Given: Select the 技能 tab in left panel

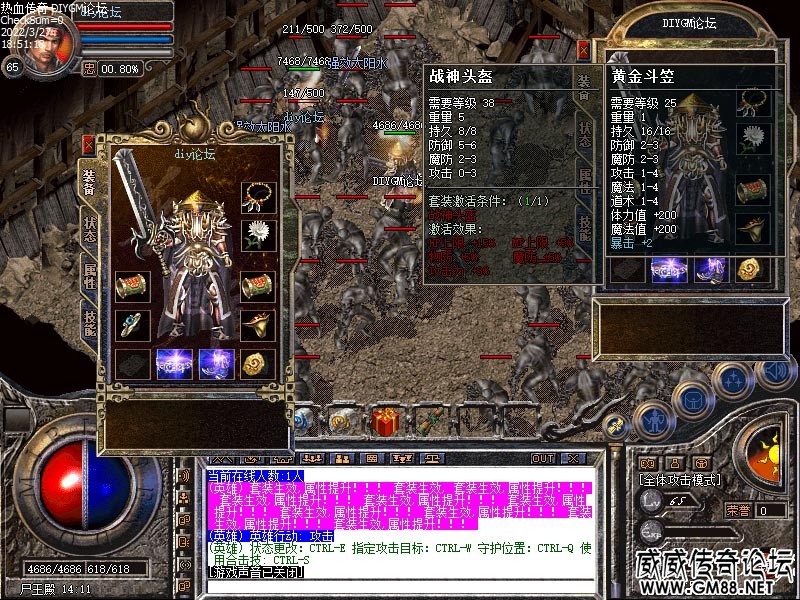Looking at the screenshot, I should point(89,320).
